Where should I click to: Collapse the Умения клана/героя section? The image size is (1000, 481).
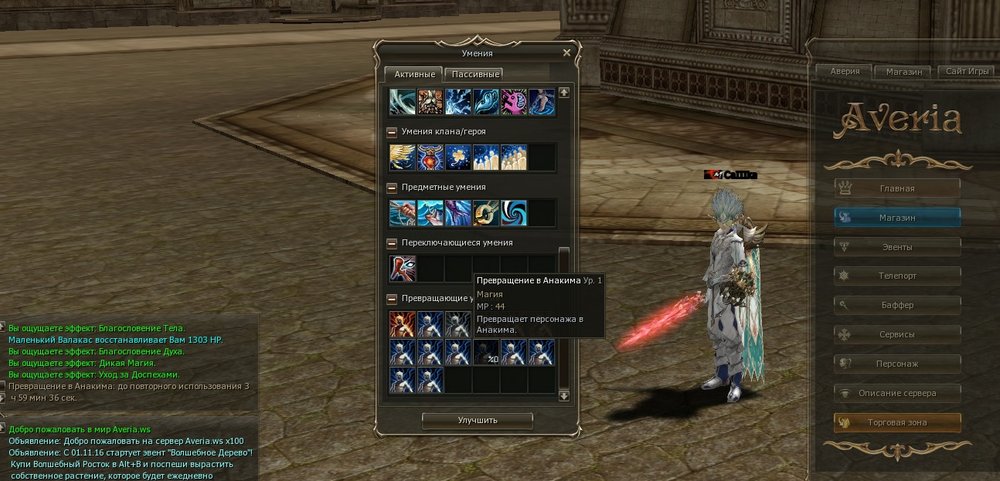[392, 131]
